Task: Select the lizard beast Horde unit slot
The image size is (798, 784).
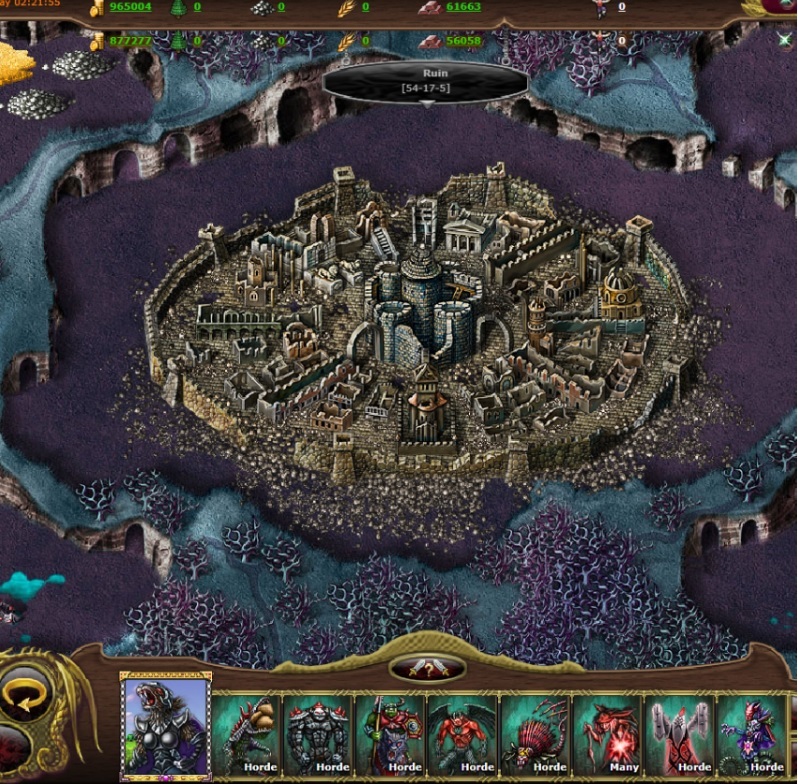Action: coord(247,734)
